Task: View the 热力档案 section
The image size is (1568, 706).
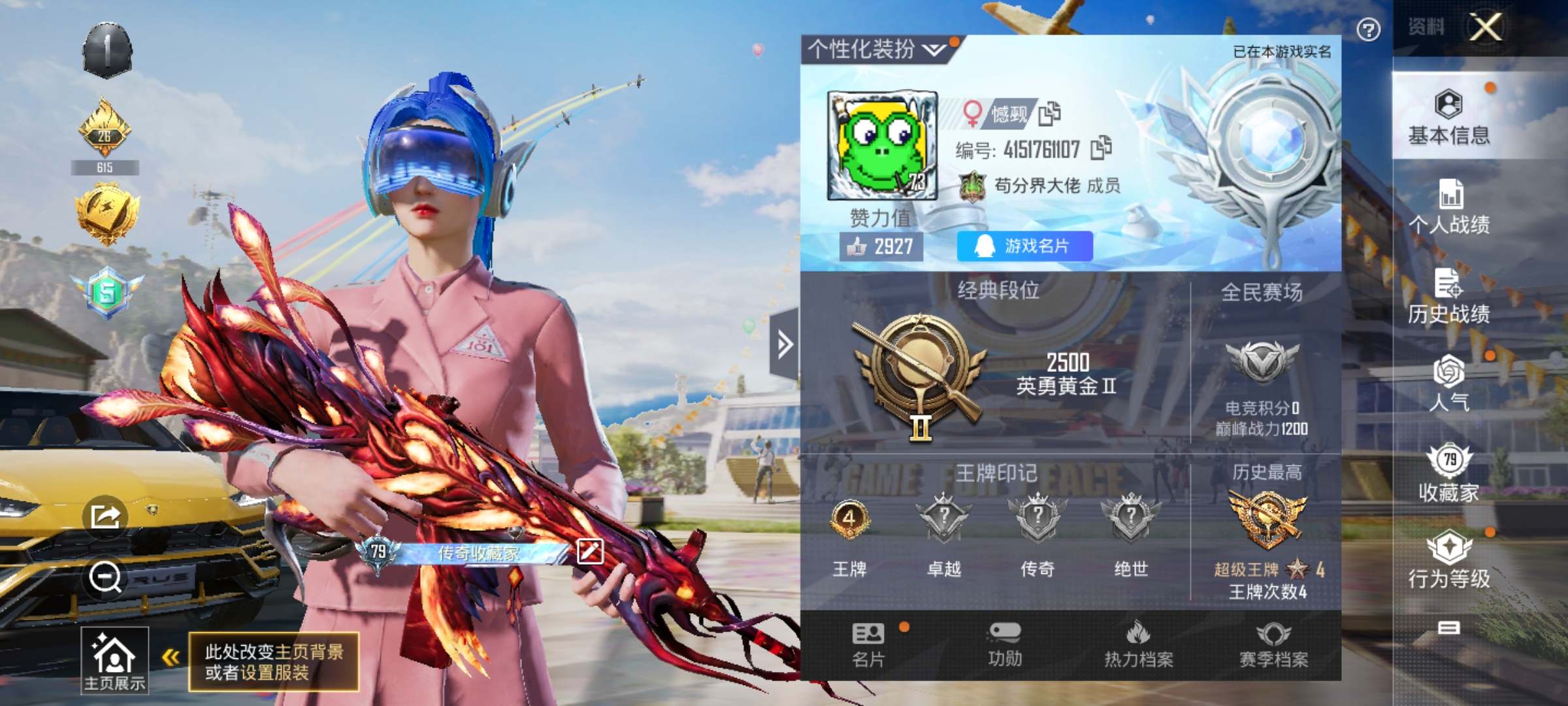Action: 1139,645
